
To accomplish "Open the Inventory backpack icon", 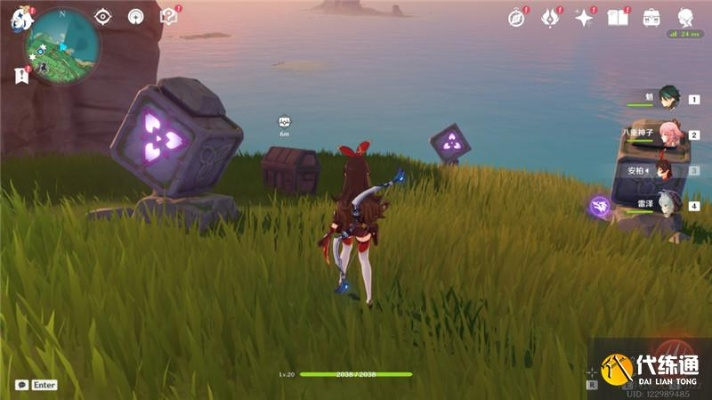I will [652, 17].
